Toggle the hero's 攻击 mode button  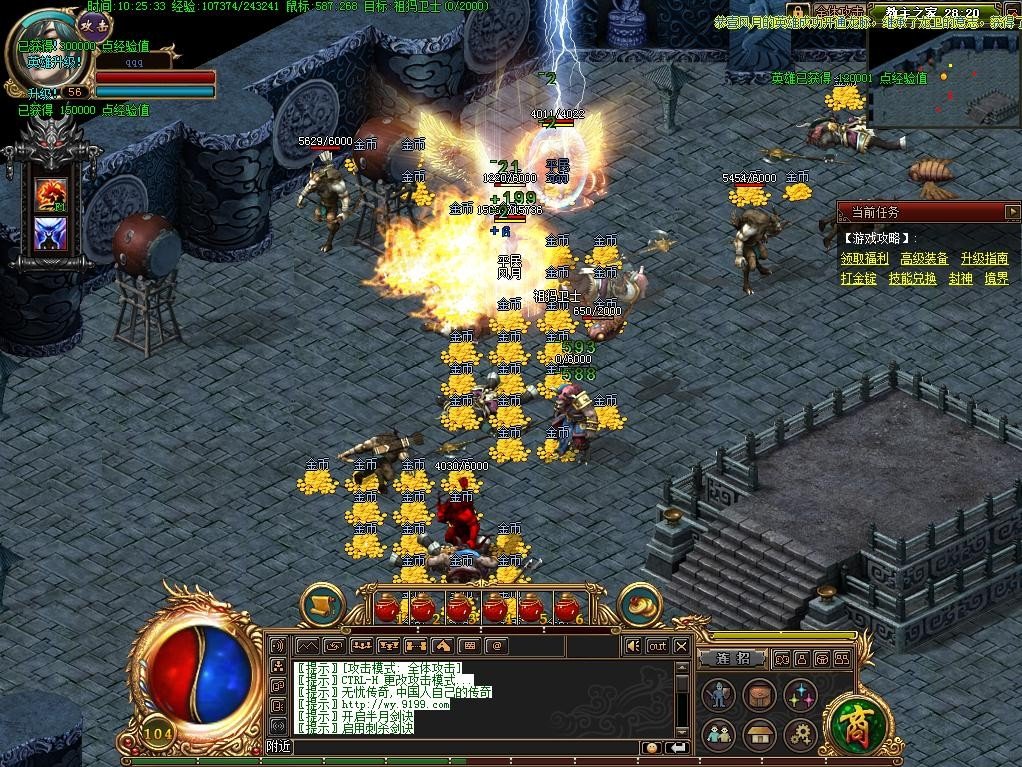(94, 22)
